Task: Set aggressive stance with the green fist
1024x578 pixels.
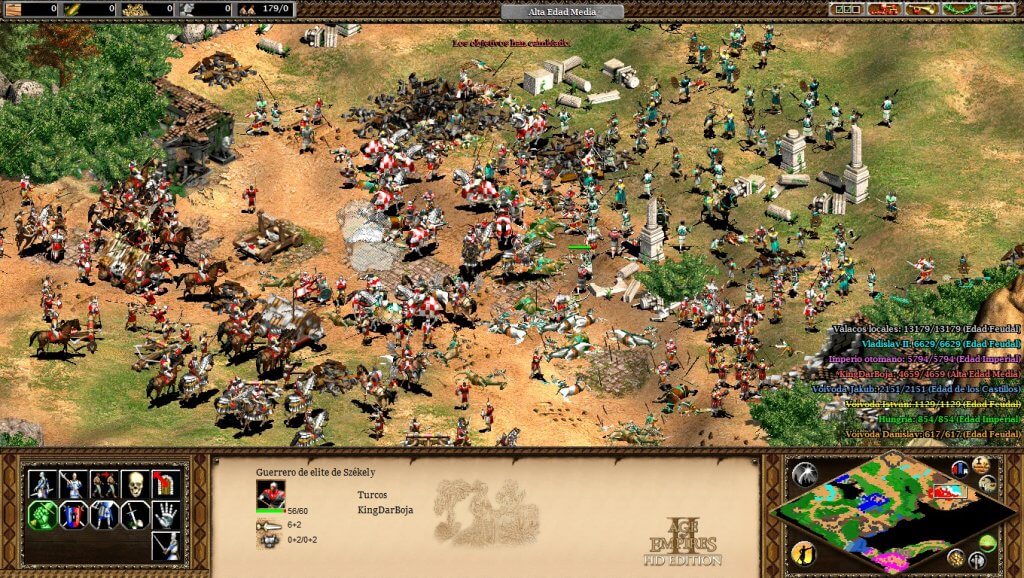Action: [x=42, y=516]
